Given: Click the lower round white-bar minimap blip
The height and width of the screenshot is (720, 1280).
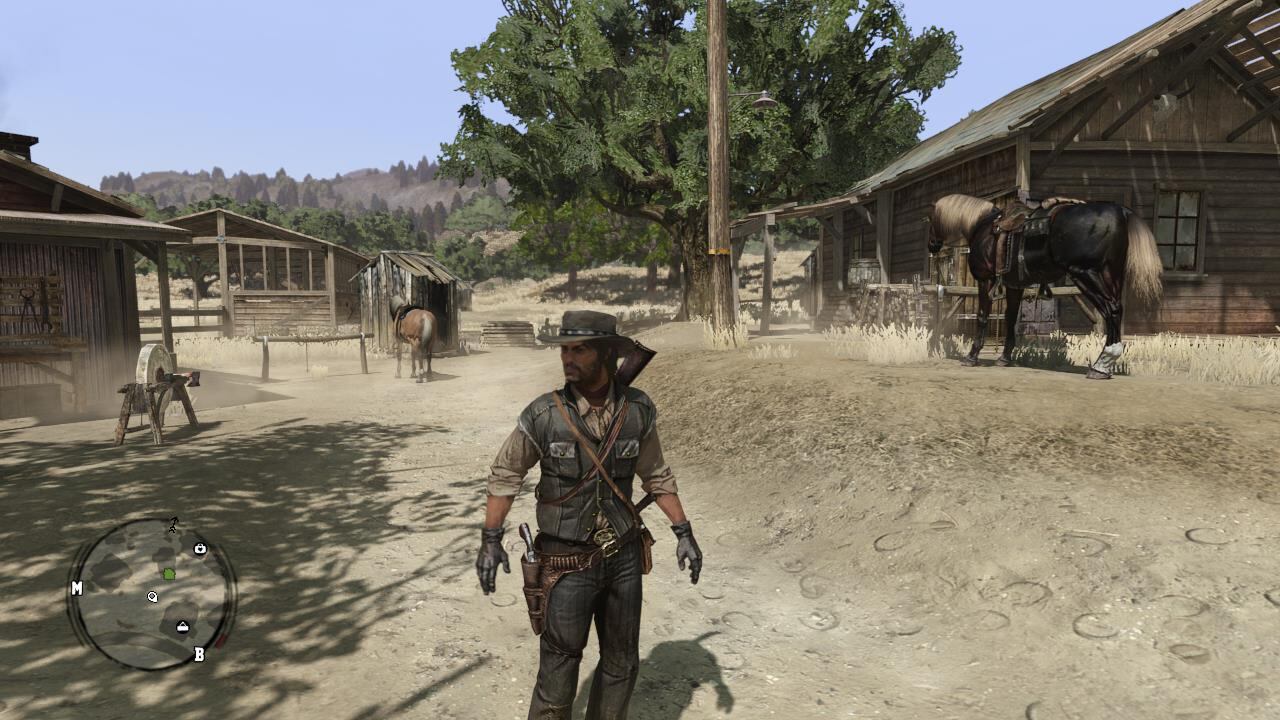Looking at the screenshot, I should pyautogui.click(x=183, y=627).
